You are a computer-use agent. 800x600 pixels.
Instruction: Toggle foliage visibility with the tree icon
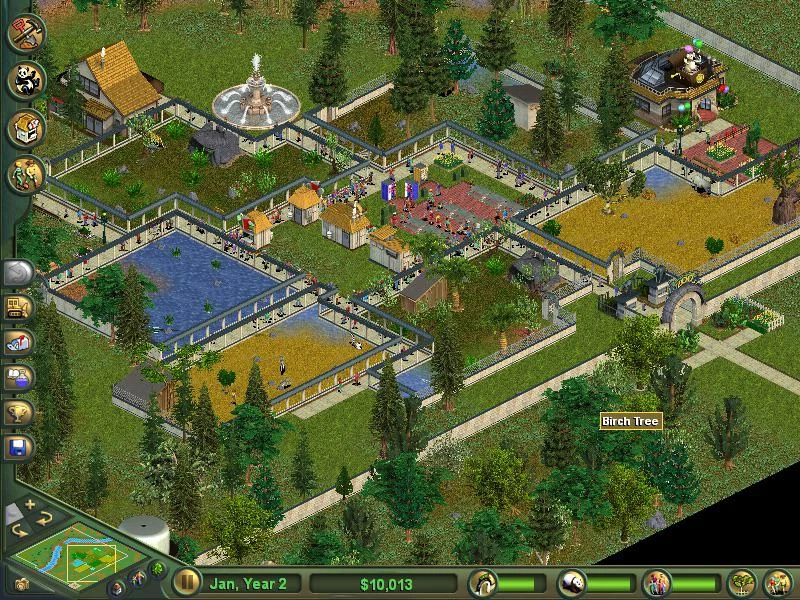point(158,569)
